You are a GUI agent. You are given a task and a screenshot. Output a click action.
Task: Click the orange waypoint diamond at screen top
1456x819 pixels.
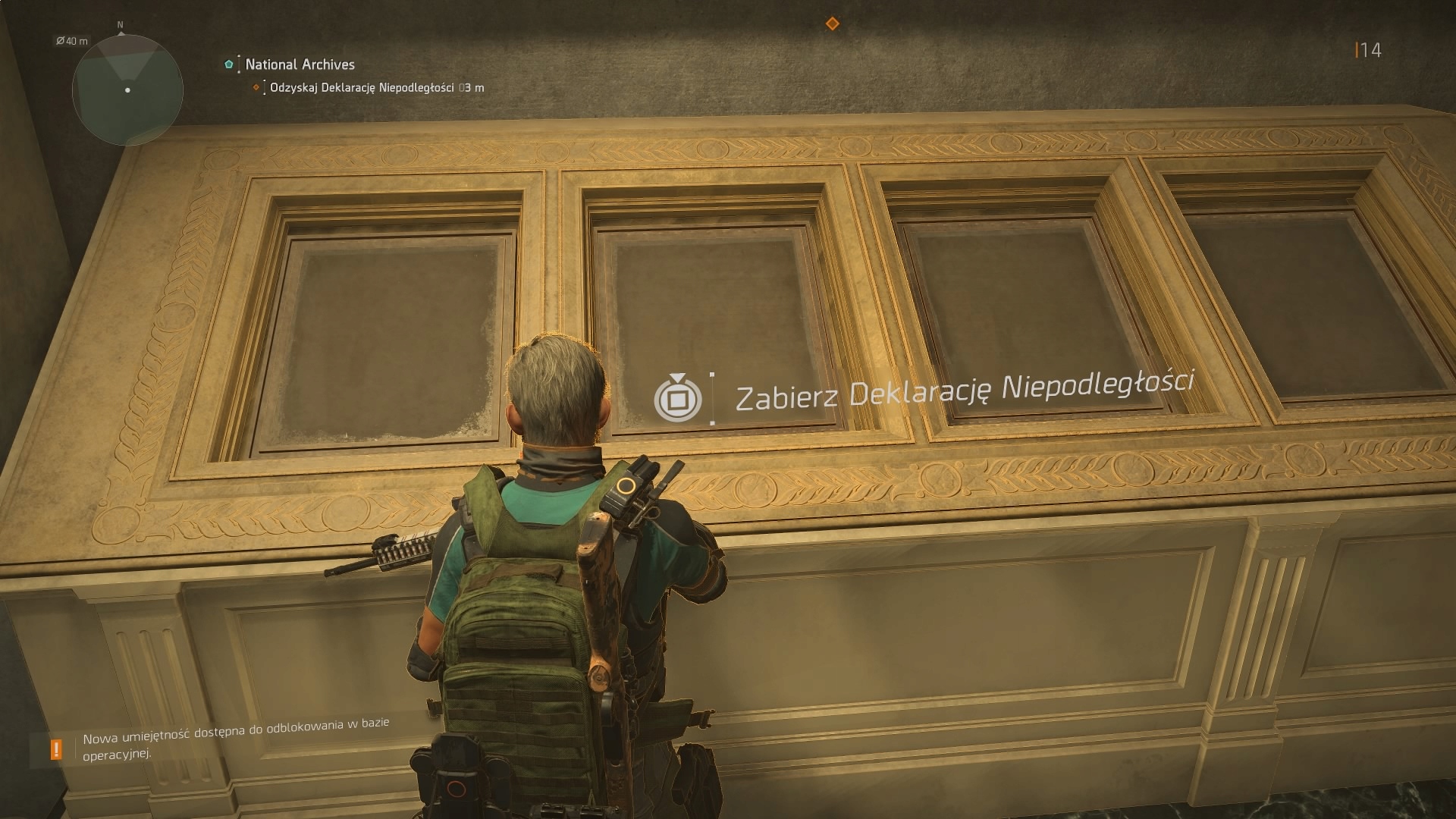(834, 24)
